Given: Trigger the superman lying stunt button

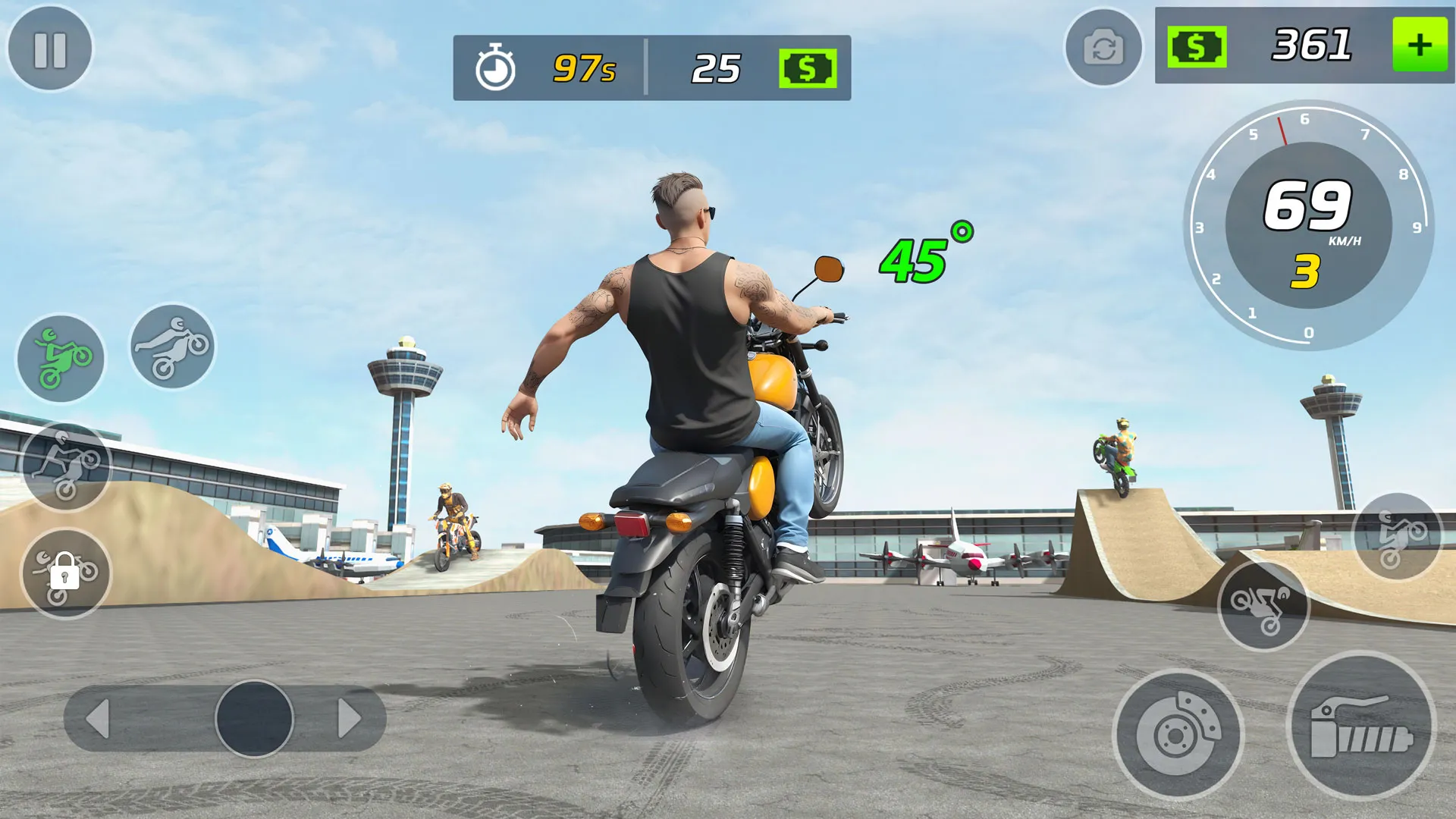Looking at the screenshot, I should (x=172, y=347).
